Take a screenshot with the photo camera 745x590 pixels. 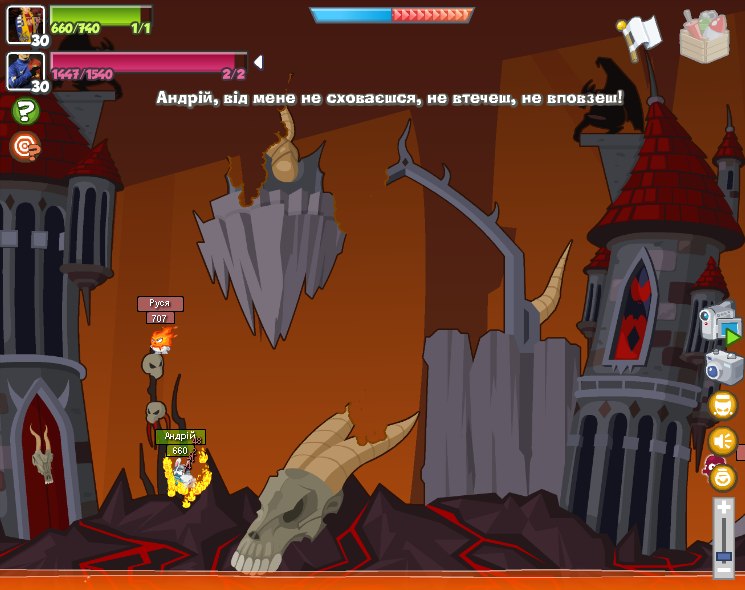(723, 366)
